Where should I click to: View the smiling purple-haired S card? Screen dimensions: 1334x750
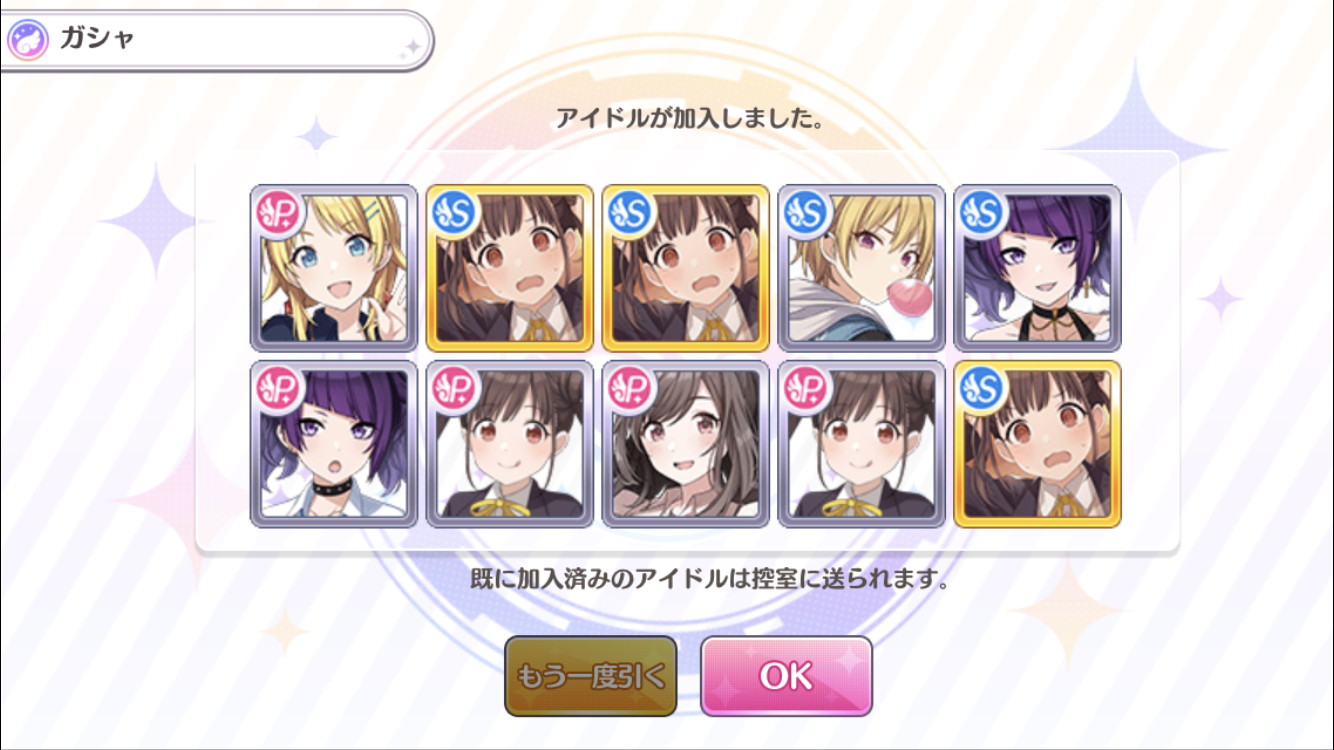point(1037,268)
